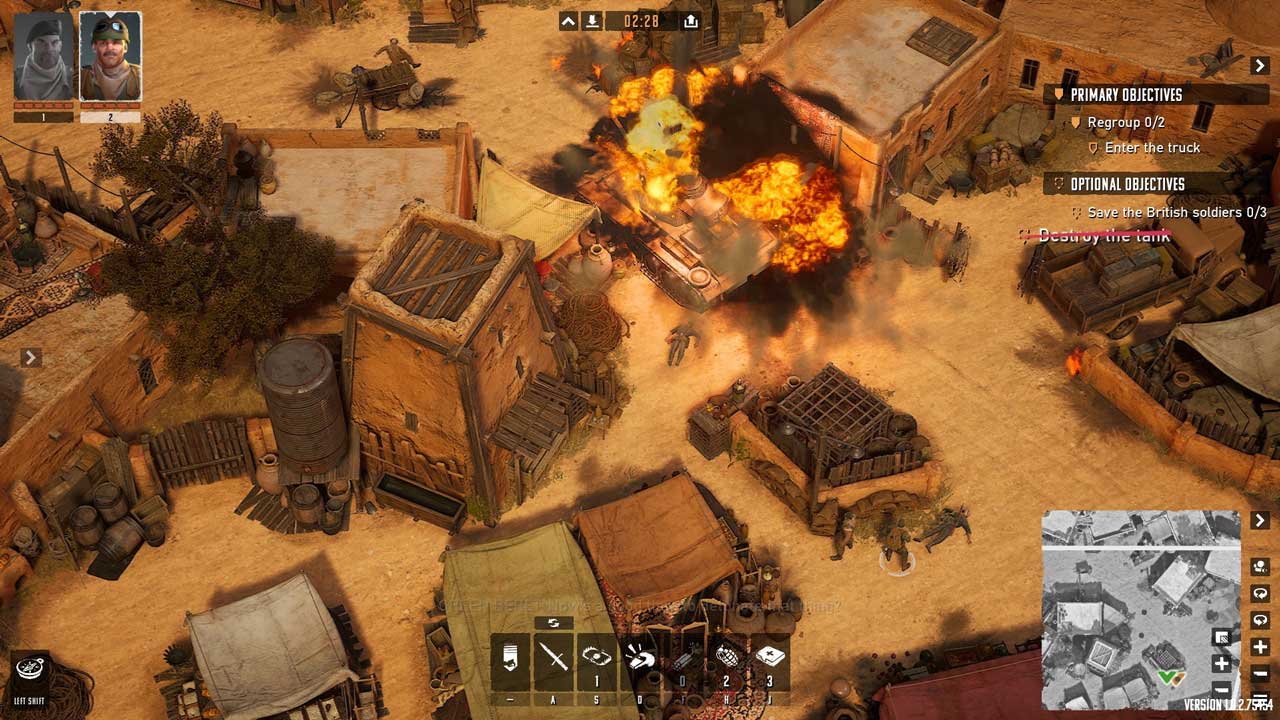The width and height of the screenshot is (1280, 720).
Task: Select the beret commando portrait
Action: pyautogui.click(x=44, y=57)
